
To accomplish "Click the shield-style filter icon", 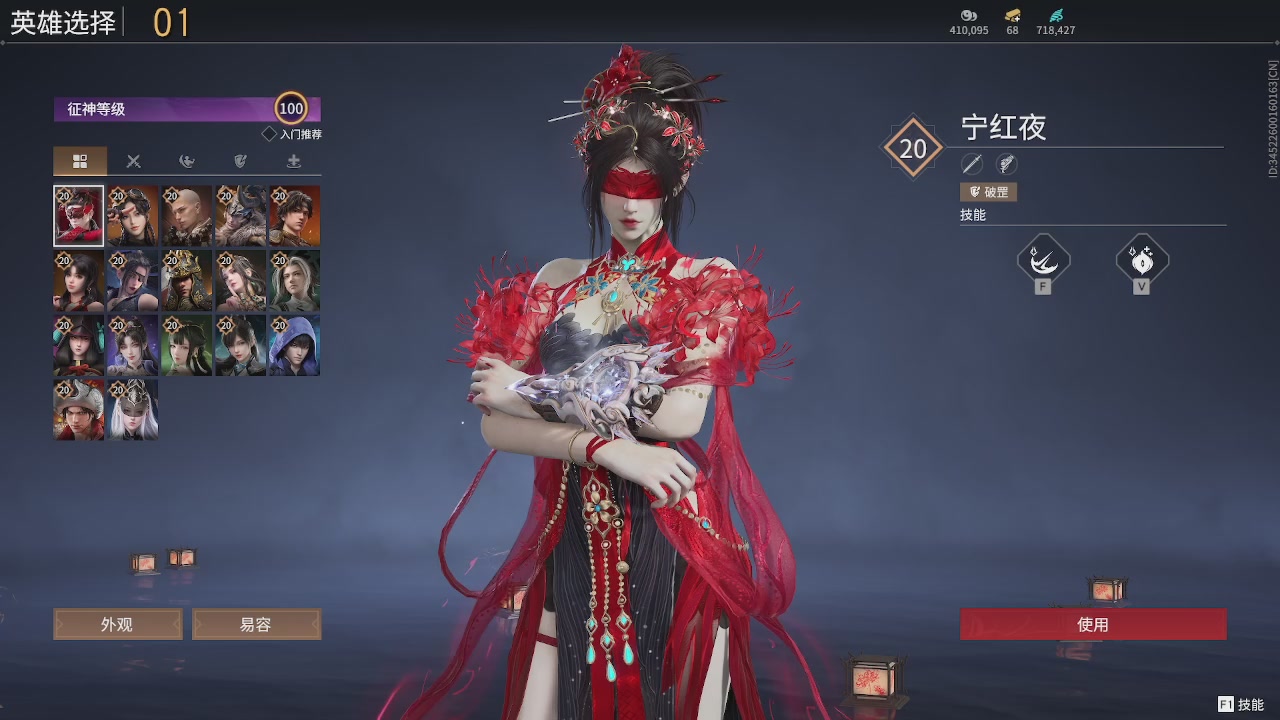I will tap(240, 161).
